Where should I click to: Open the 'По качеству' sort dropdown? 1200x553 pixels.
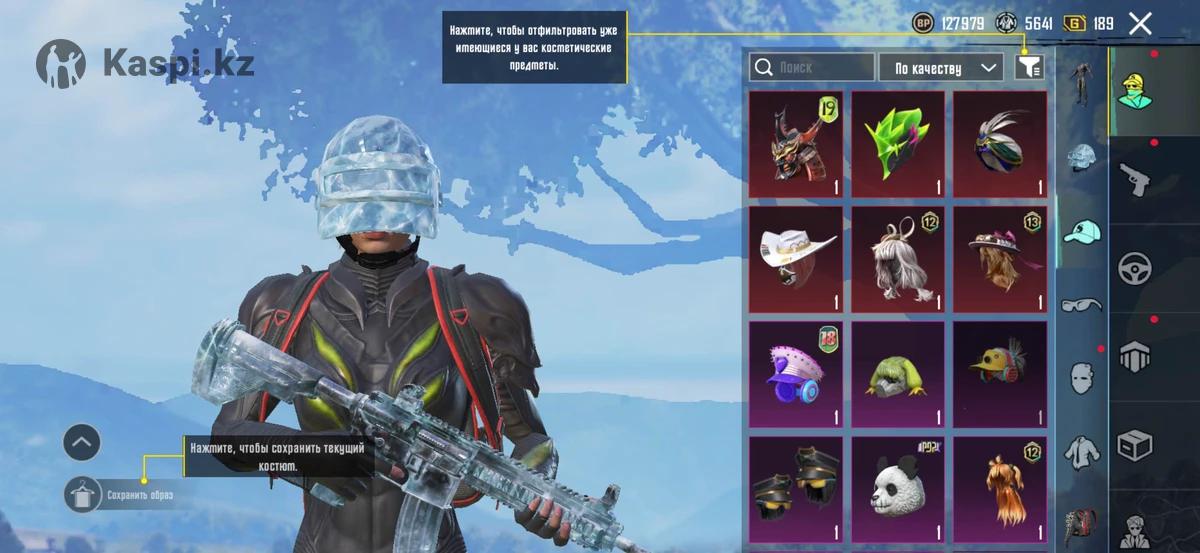[x=941, y=68]
